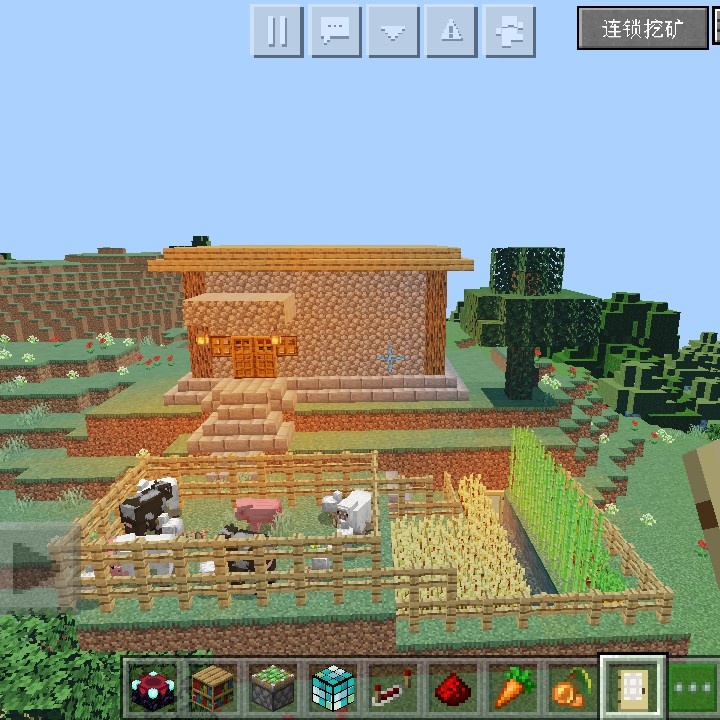Pause the game with the pause button
The image size is (720, 720).
pyautogui.click(x=277, y=31)
